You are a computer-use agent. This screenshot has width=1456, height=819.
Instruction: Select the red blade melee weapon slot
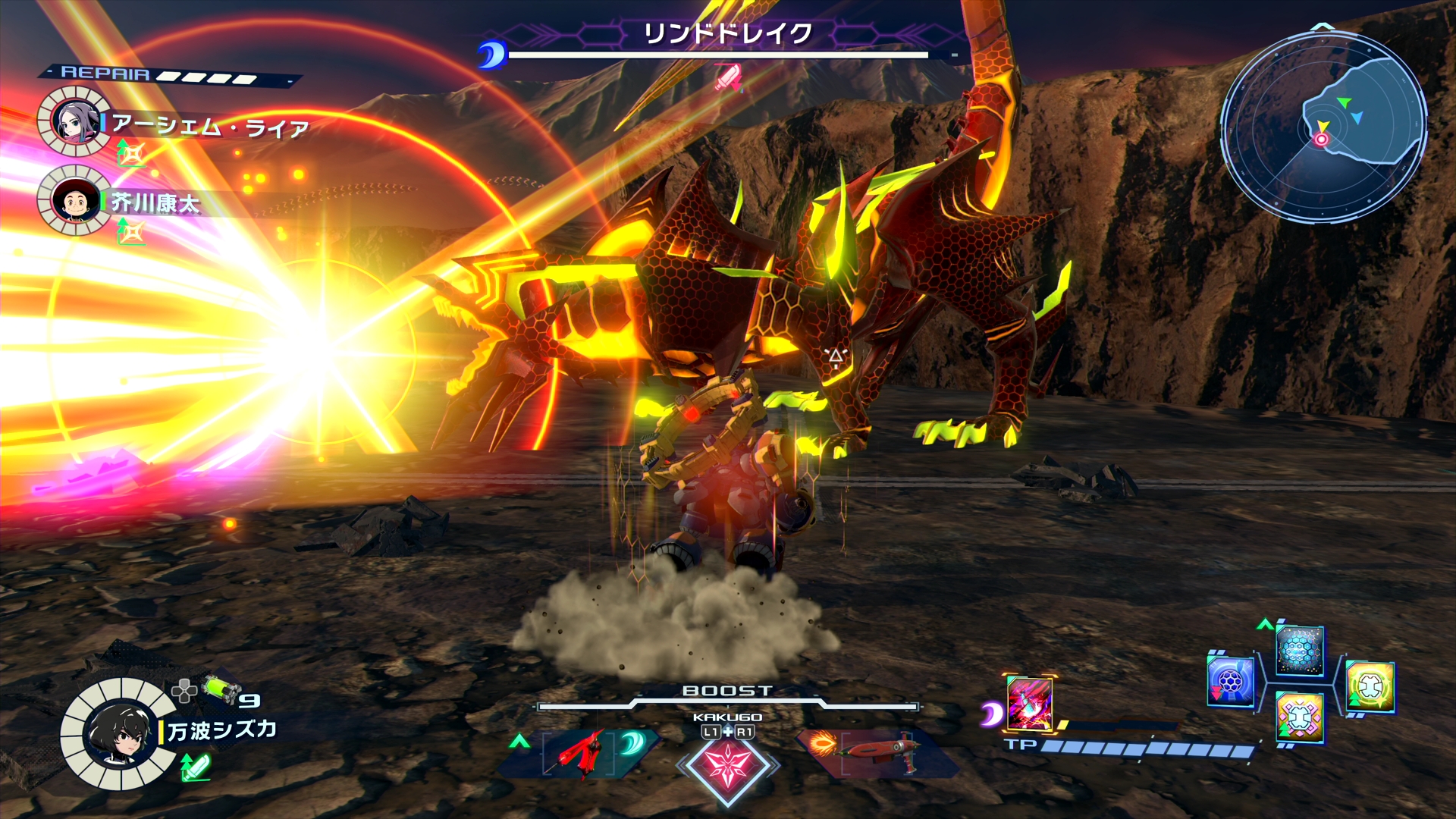(581, 752)
